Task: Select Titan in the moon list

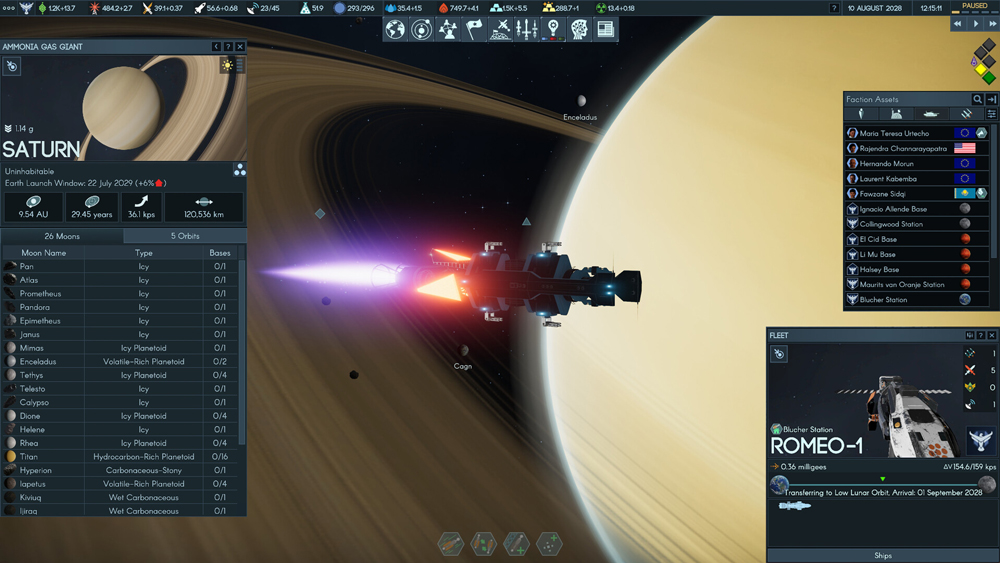Action: pyautogui.click(x=29, y=457)
